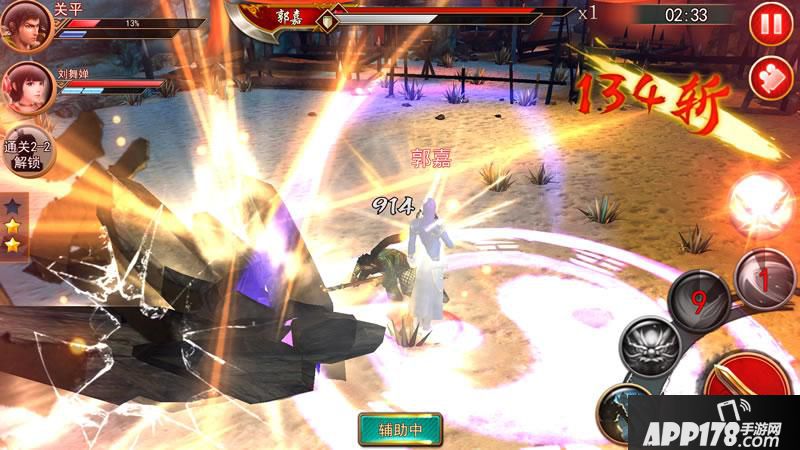
Task: Activate the skill showing cooldown number 1
Action: click(x=765, y=275)
